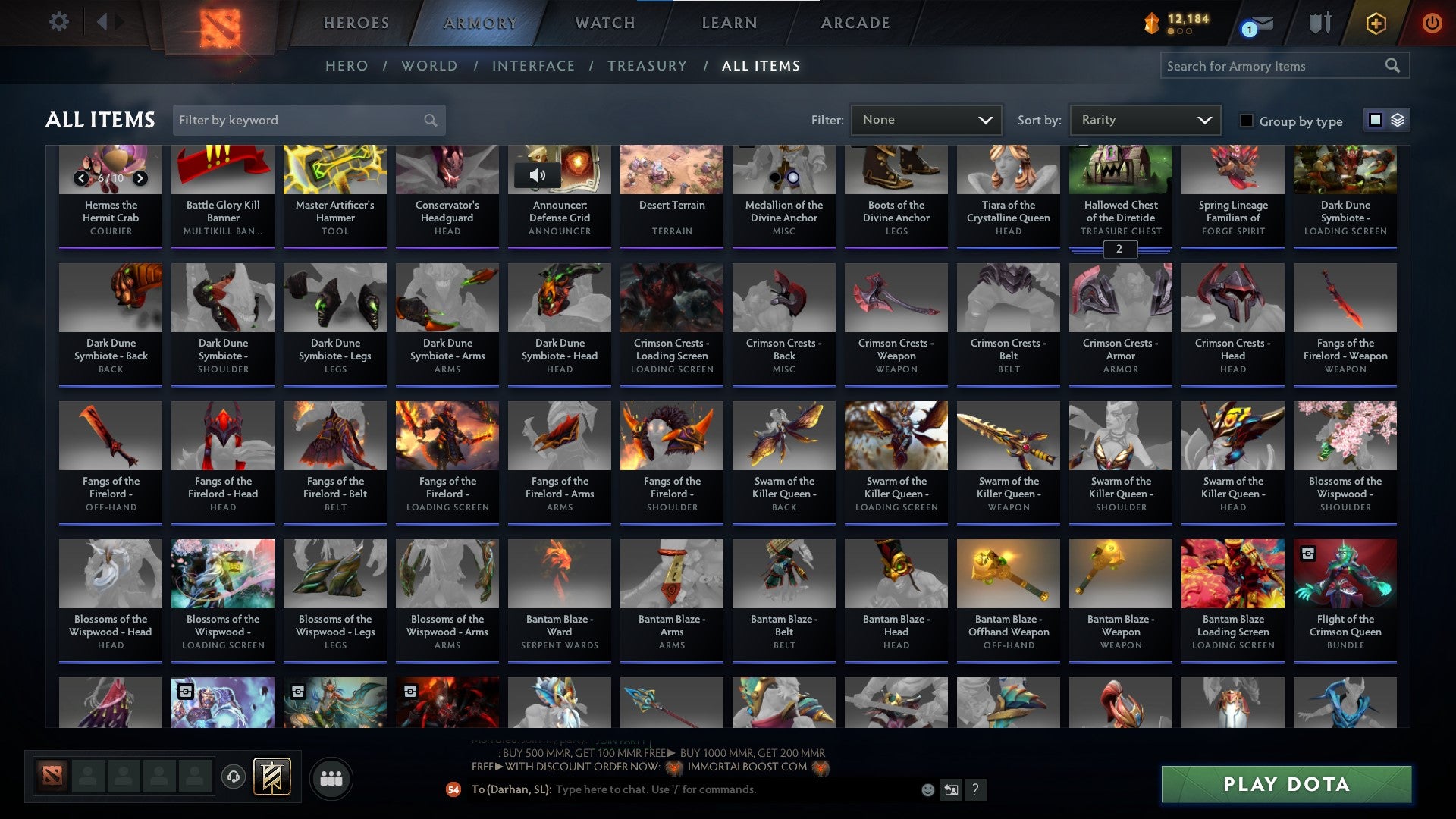This screenshot has width=1456, height=819.
Task: Open the Armory battle pass level icon
Action: [1150, 23]
